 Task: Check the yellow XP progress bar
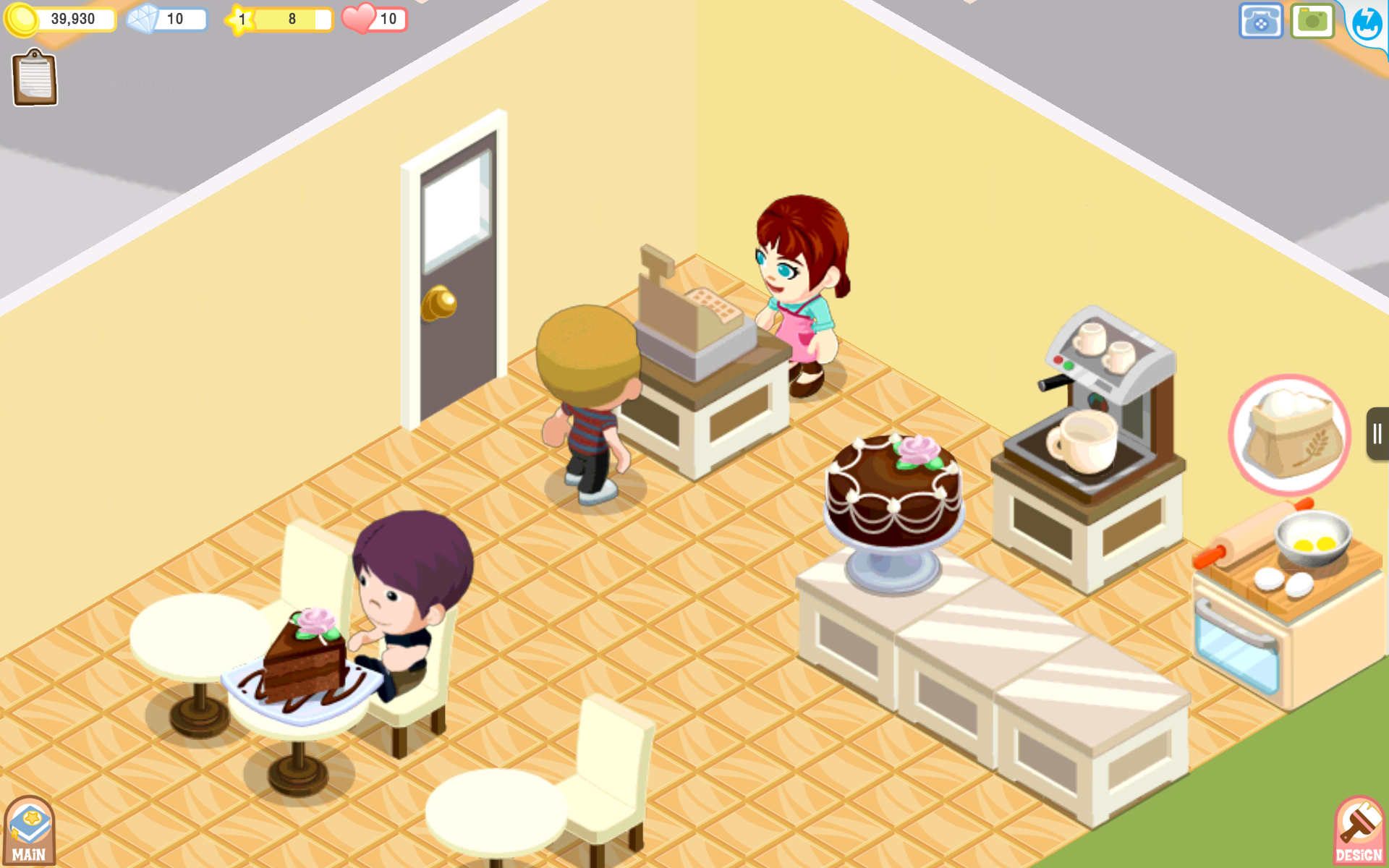[289, 19]
